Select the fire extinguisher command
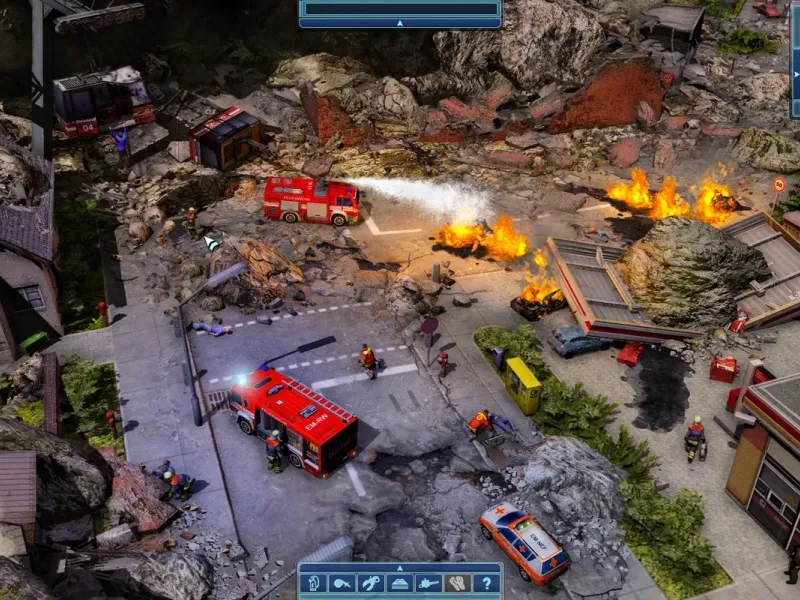This screenshot has width=800, height=600. click(x=314, y=583)
